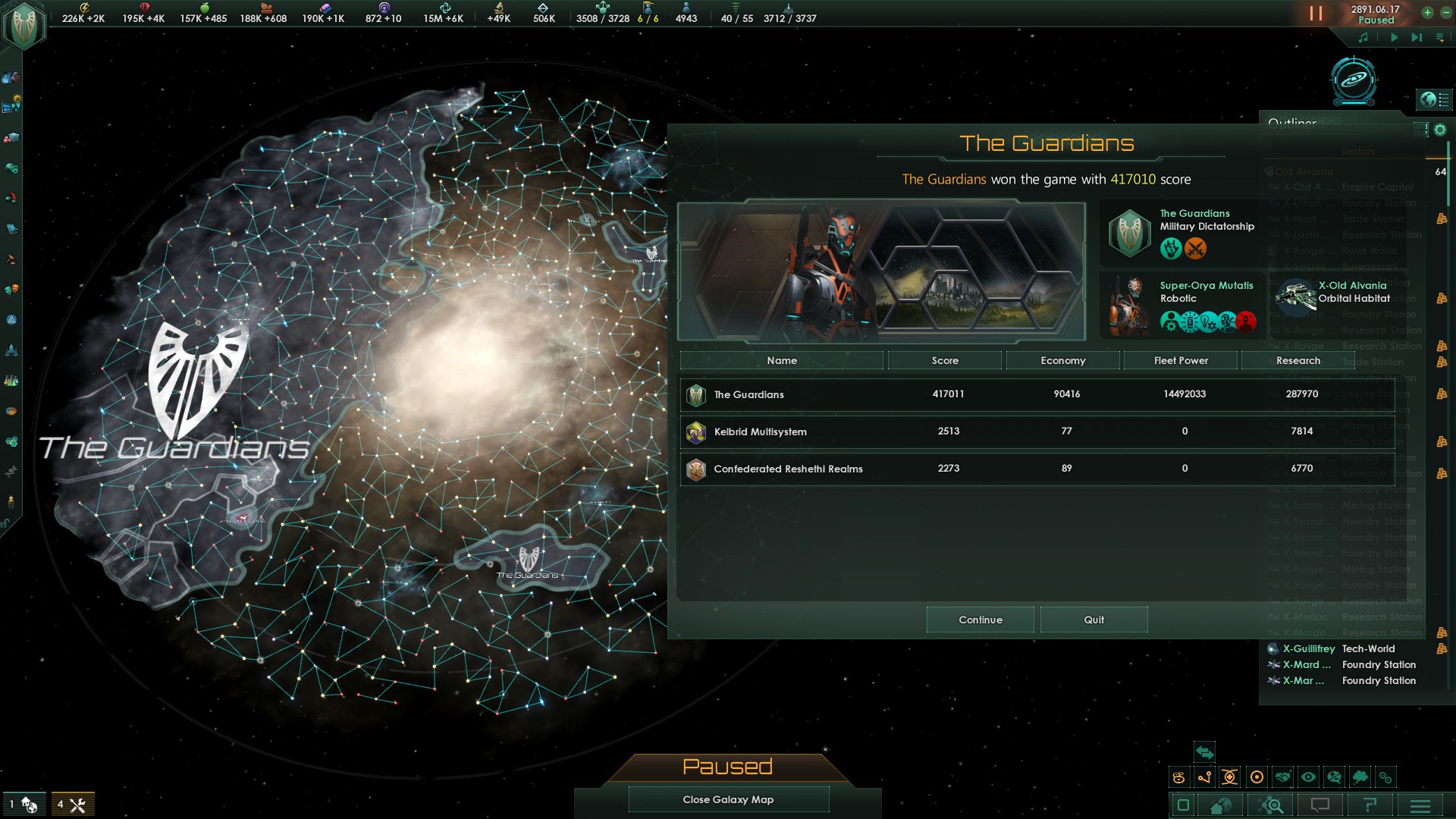
Task: Switch to the Fleet Power column tab
Action: 1180,360
